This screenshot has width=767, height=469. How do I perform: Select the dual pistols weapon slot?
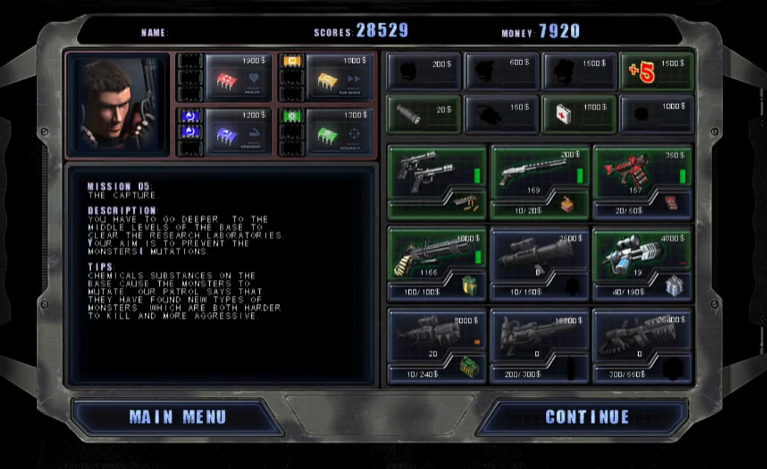437,173
